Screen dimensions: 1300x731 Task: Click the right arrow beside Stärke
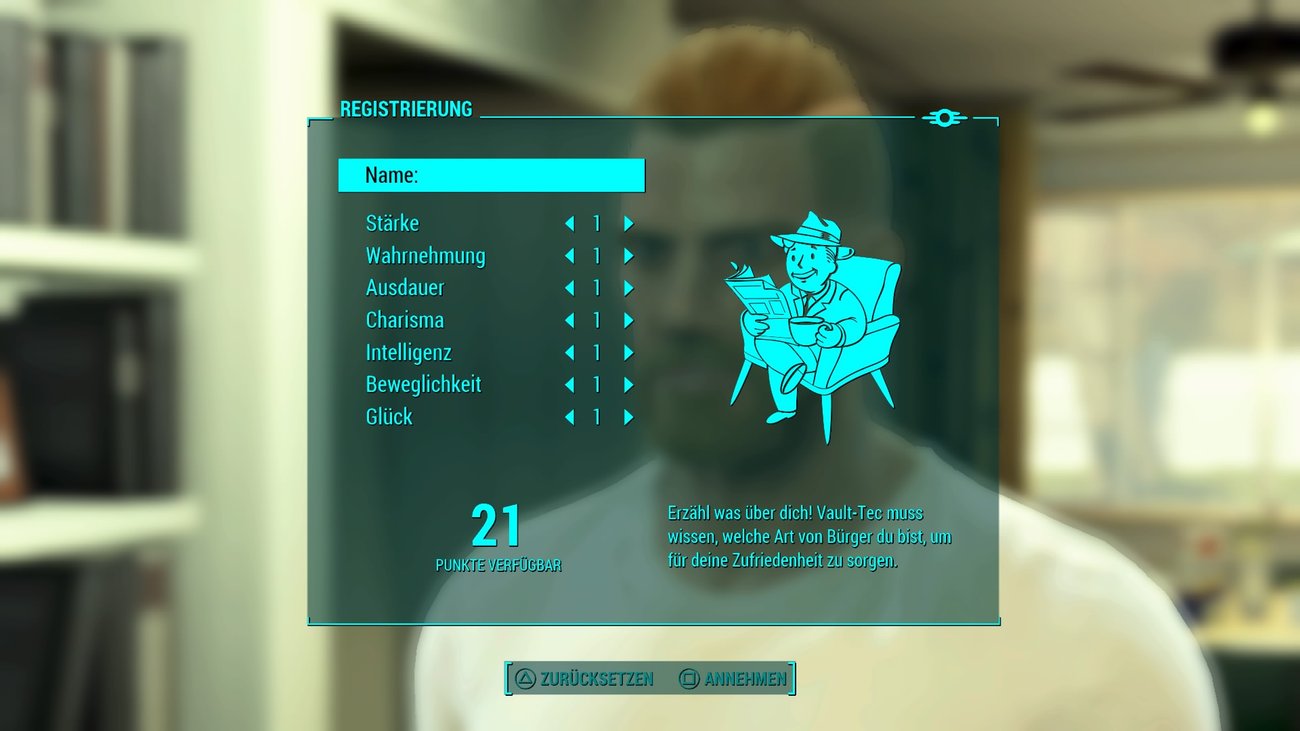629,223
